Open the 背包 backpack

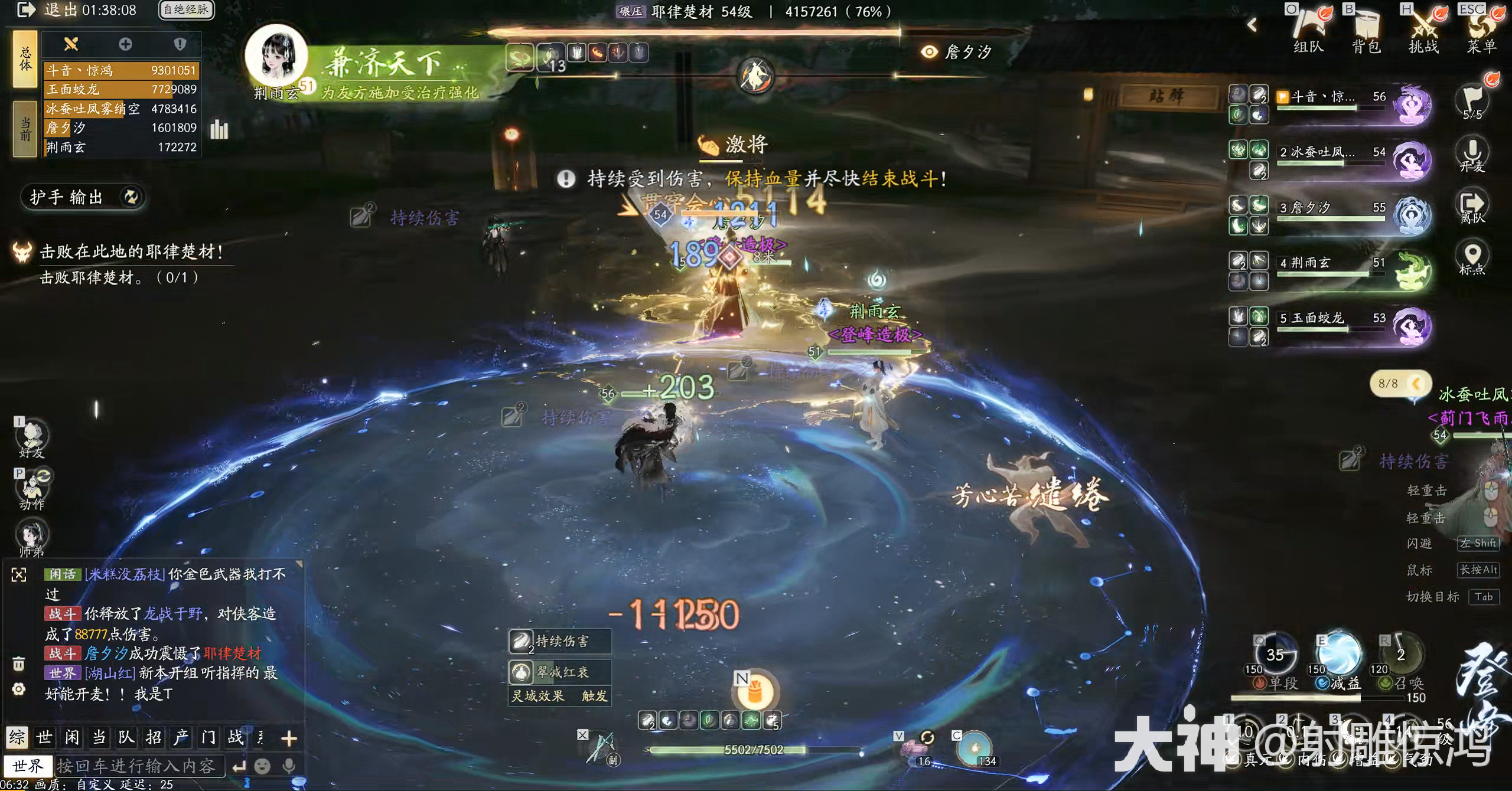(x=1366, y=31)
